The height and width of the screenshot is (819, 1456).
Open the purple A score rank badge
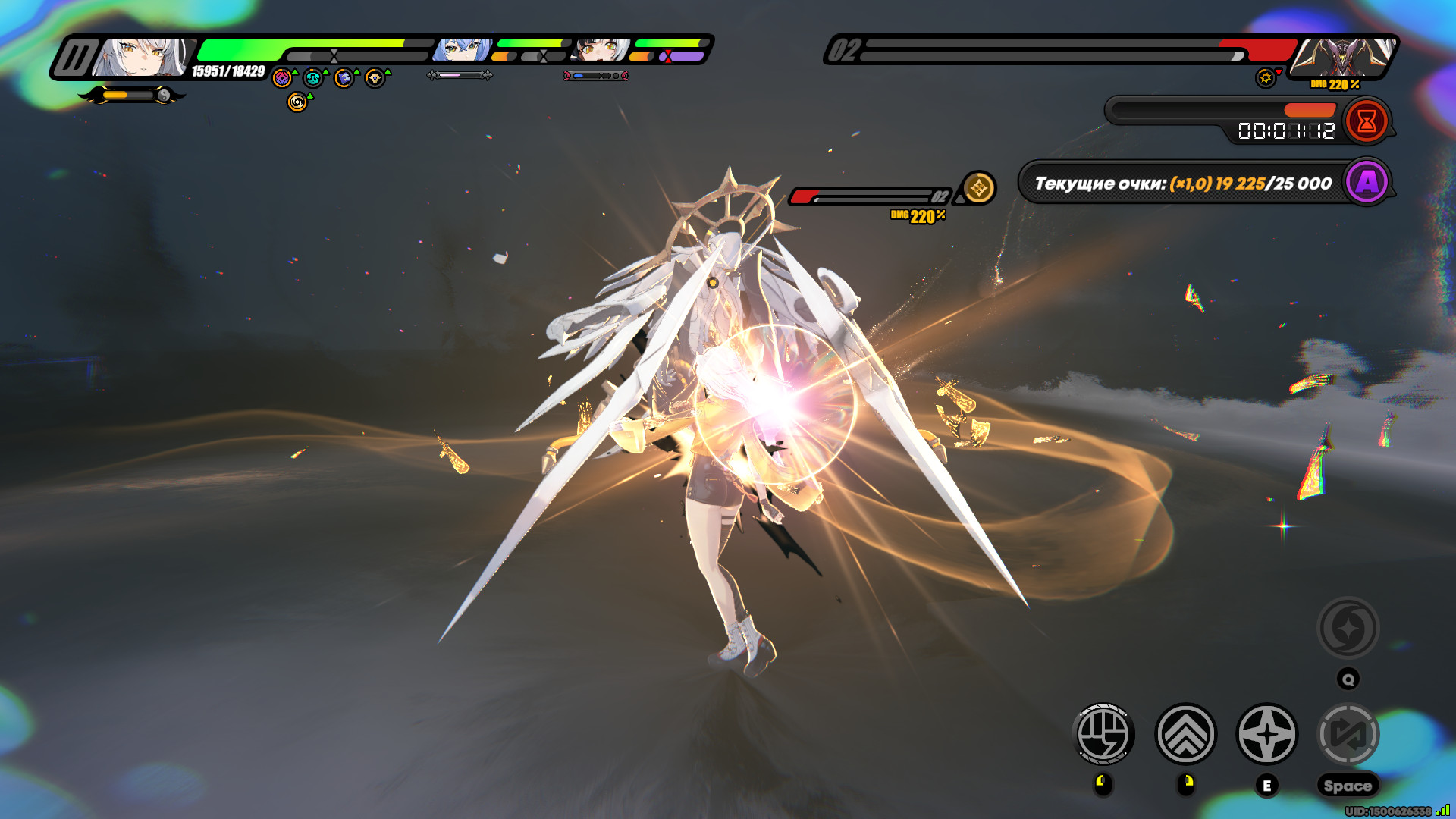click(1367, 182)
